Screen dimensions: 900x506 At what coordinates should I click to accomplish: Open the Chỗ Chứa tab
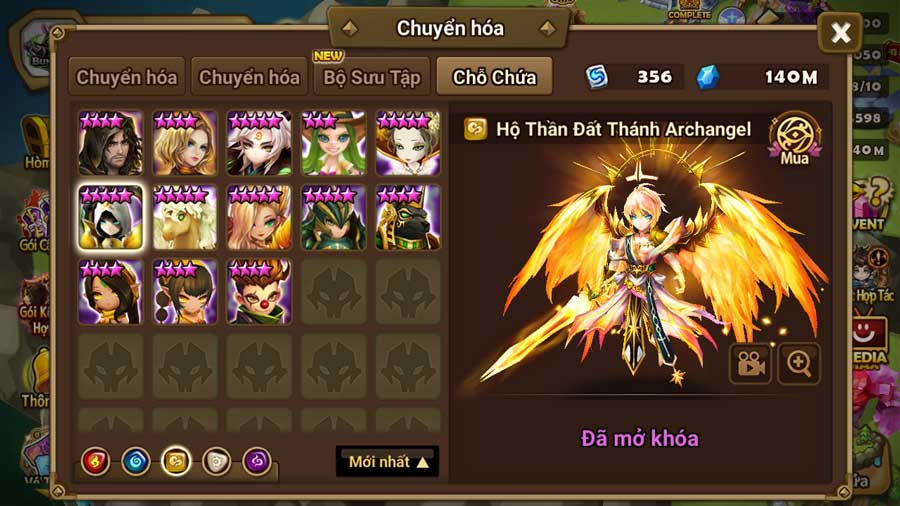494,77
